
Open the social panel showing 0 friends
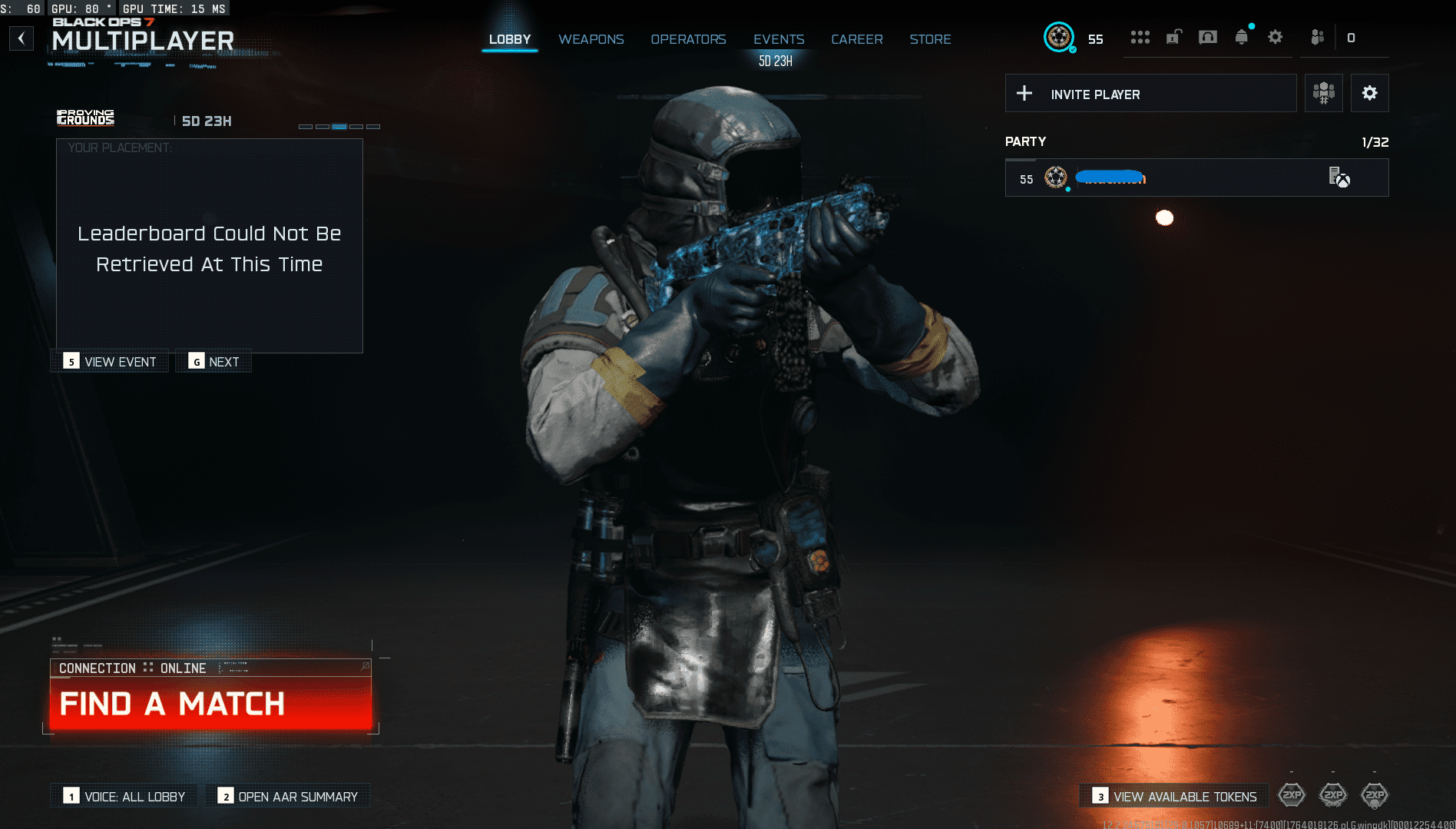1317,37
